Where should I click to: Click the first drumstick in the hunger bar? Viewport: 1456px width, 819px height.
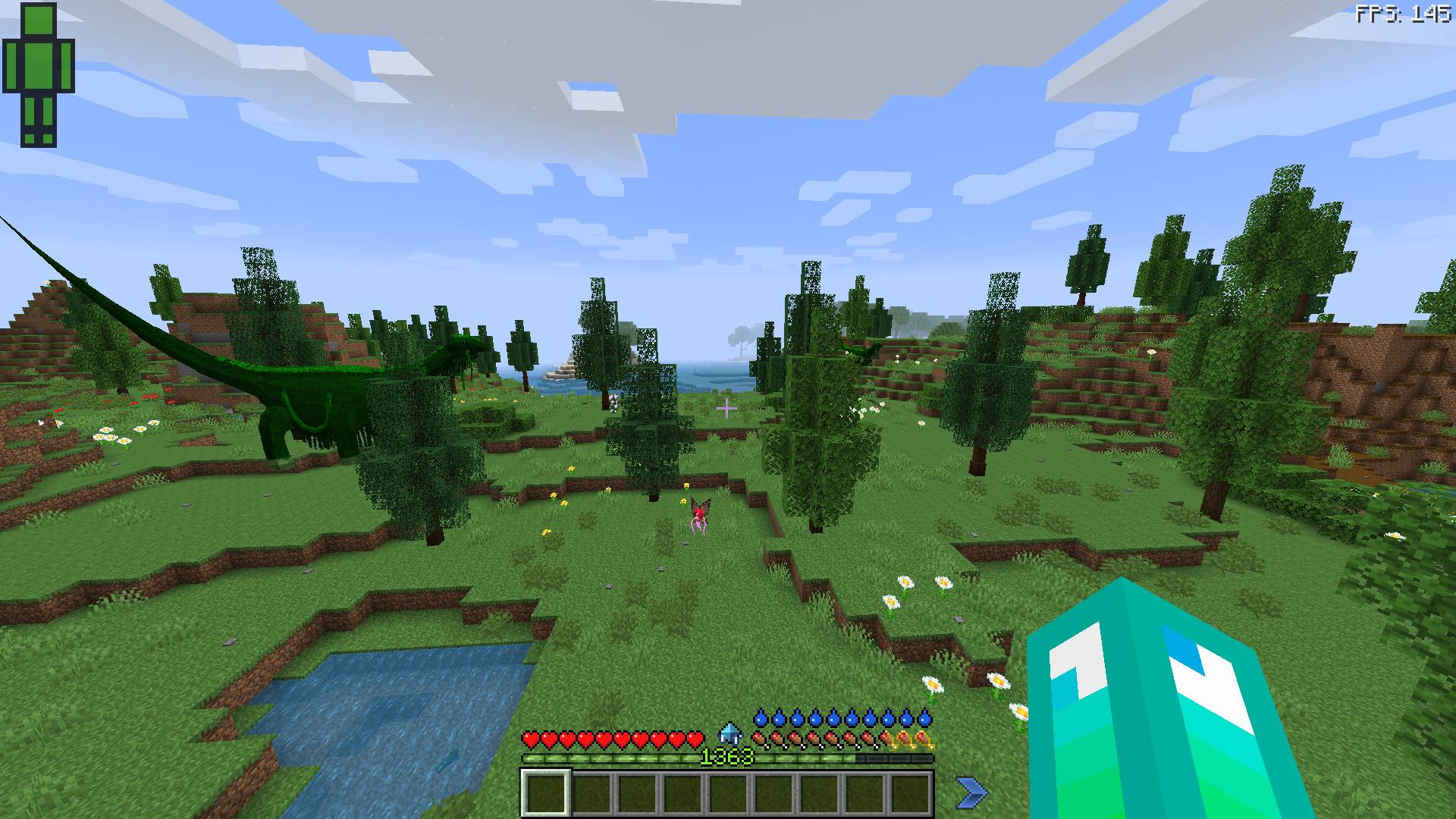[x=758, y=739]
